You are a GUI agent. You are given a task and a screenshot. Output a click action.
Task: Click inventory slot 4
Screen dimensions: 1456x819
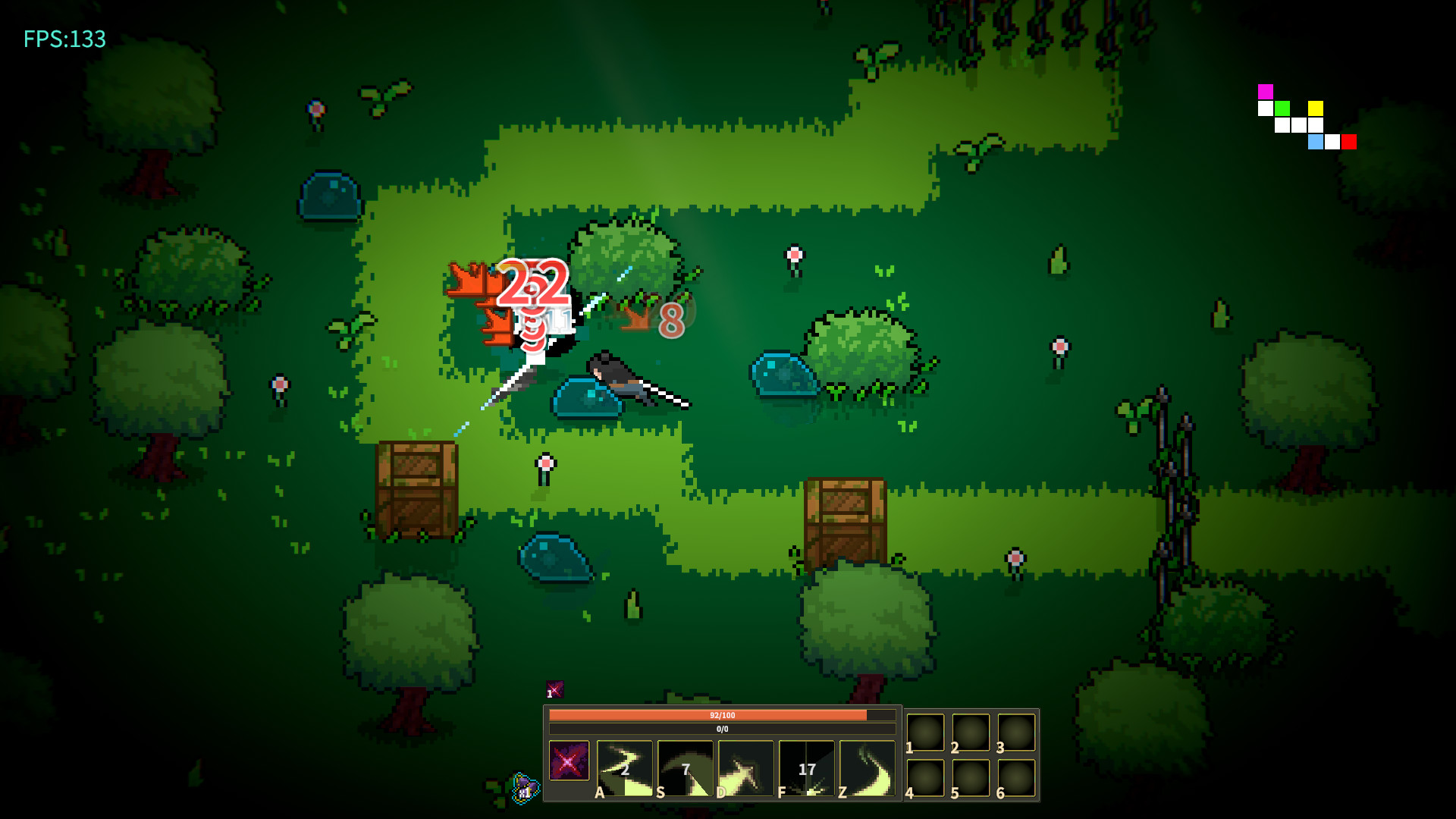click(925, 779)
